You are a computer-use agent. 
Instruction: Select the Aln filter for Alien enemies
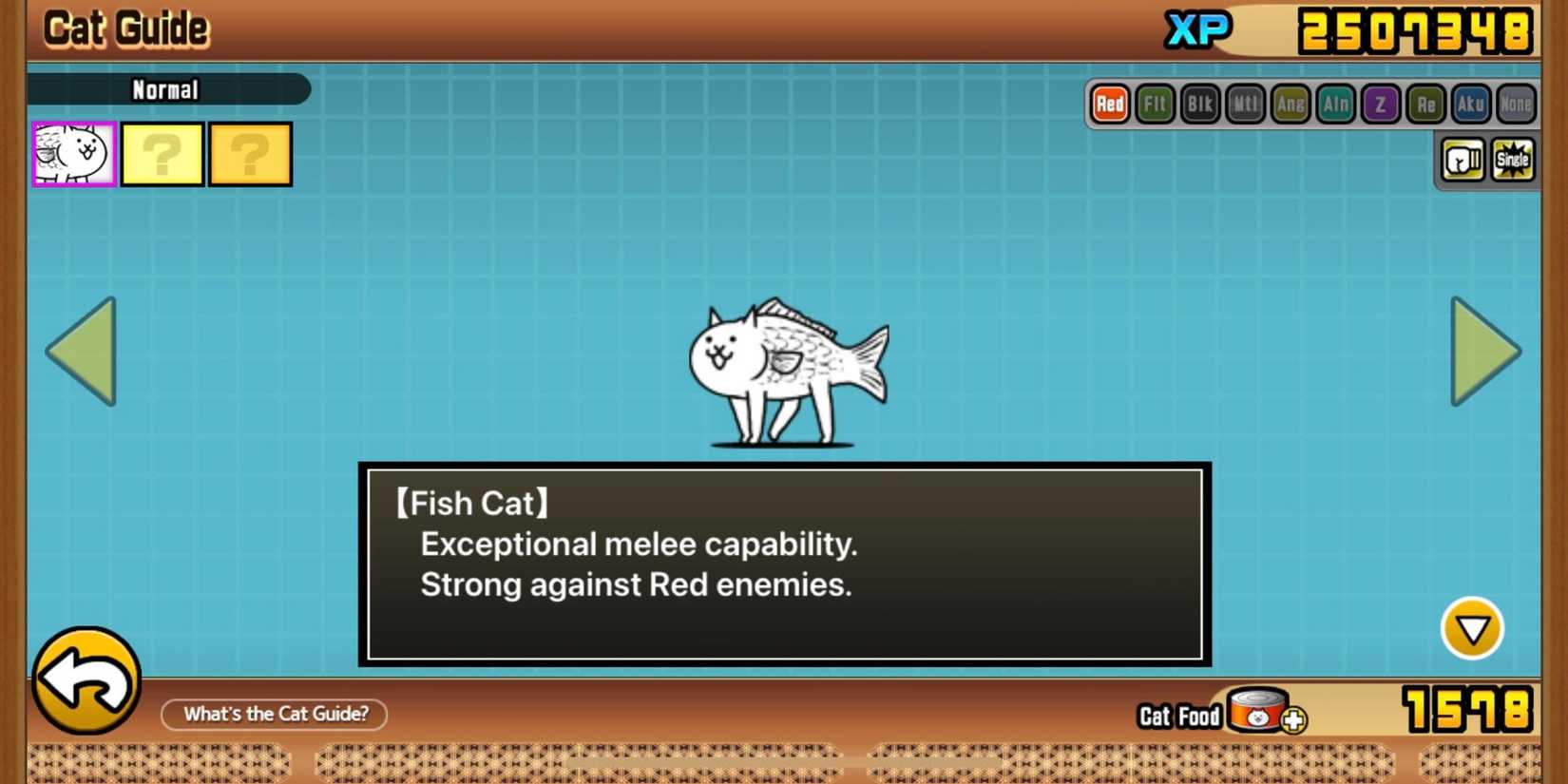pyautogui.click(x=1334, y=105)
